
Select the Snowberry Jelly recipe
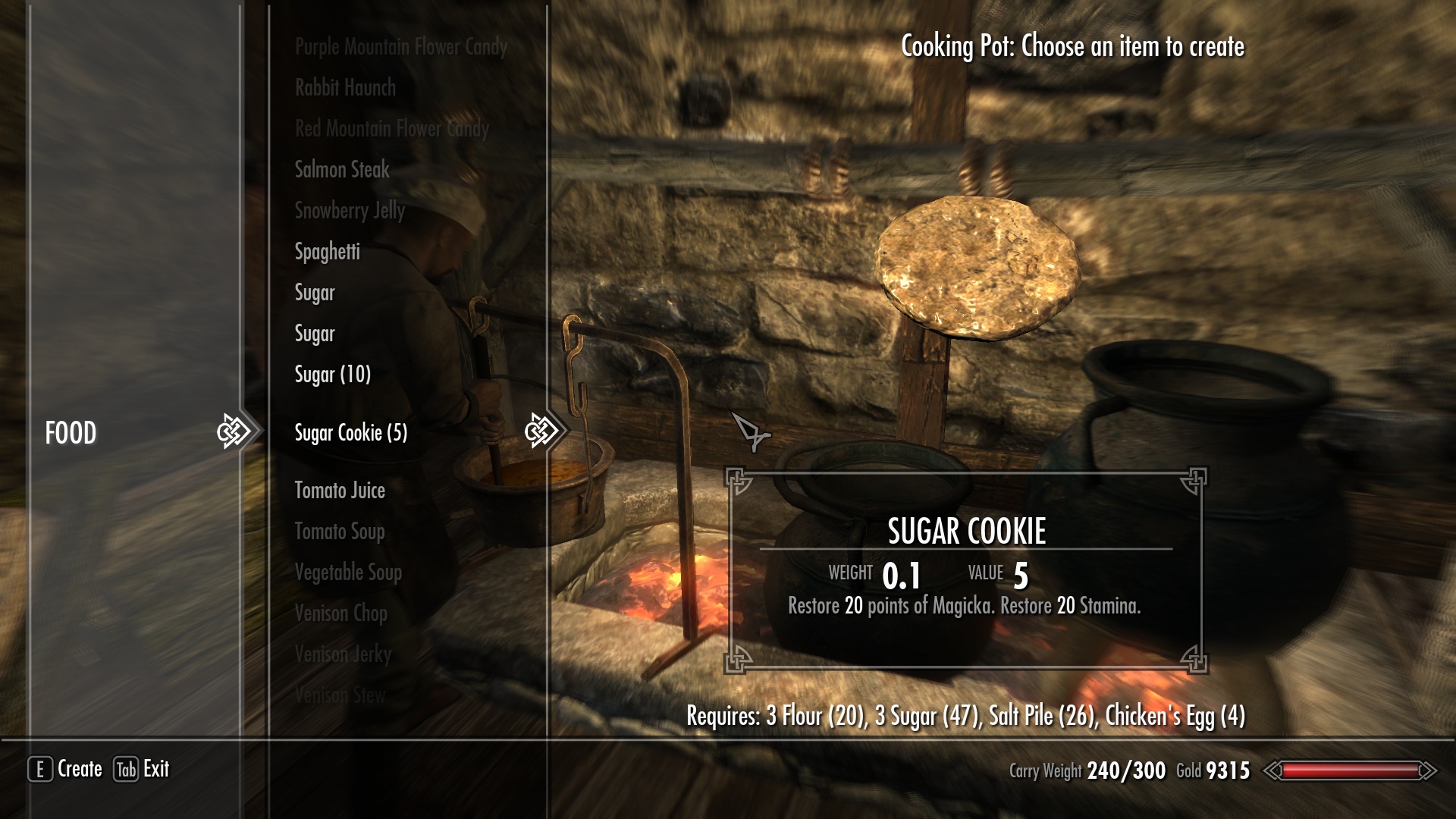click(350, 211)
